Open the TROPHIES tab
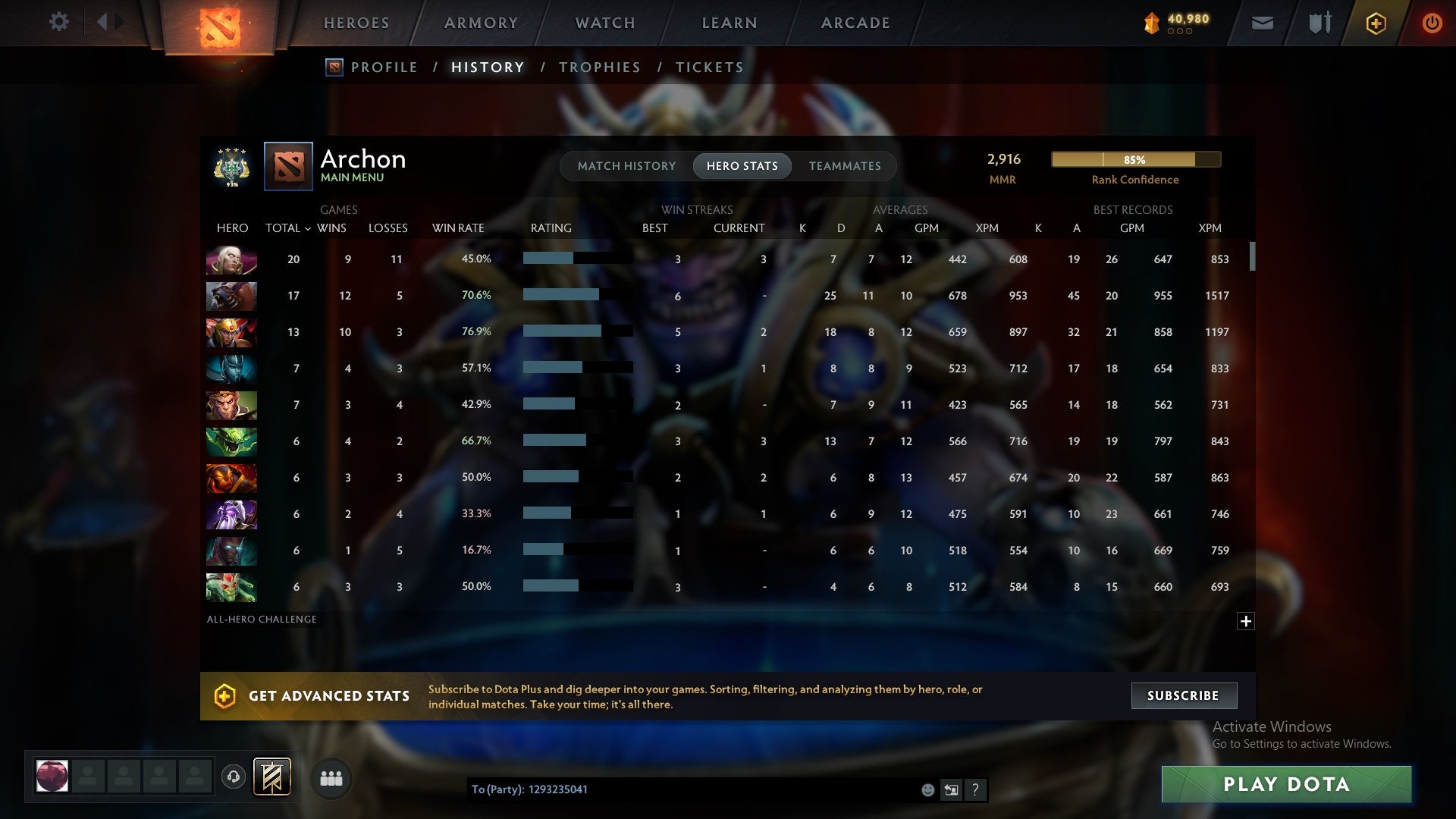 point(599,67)
